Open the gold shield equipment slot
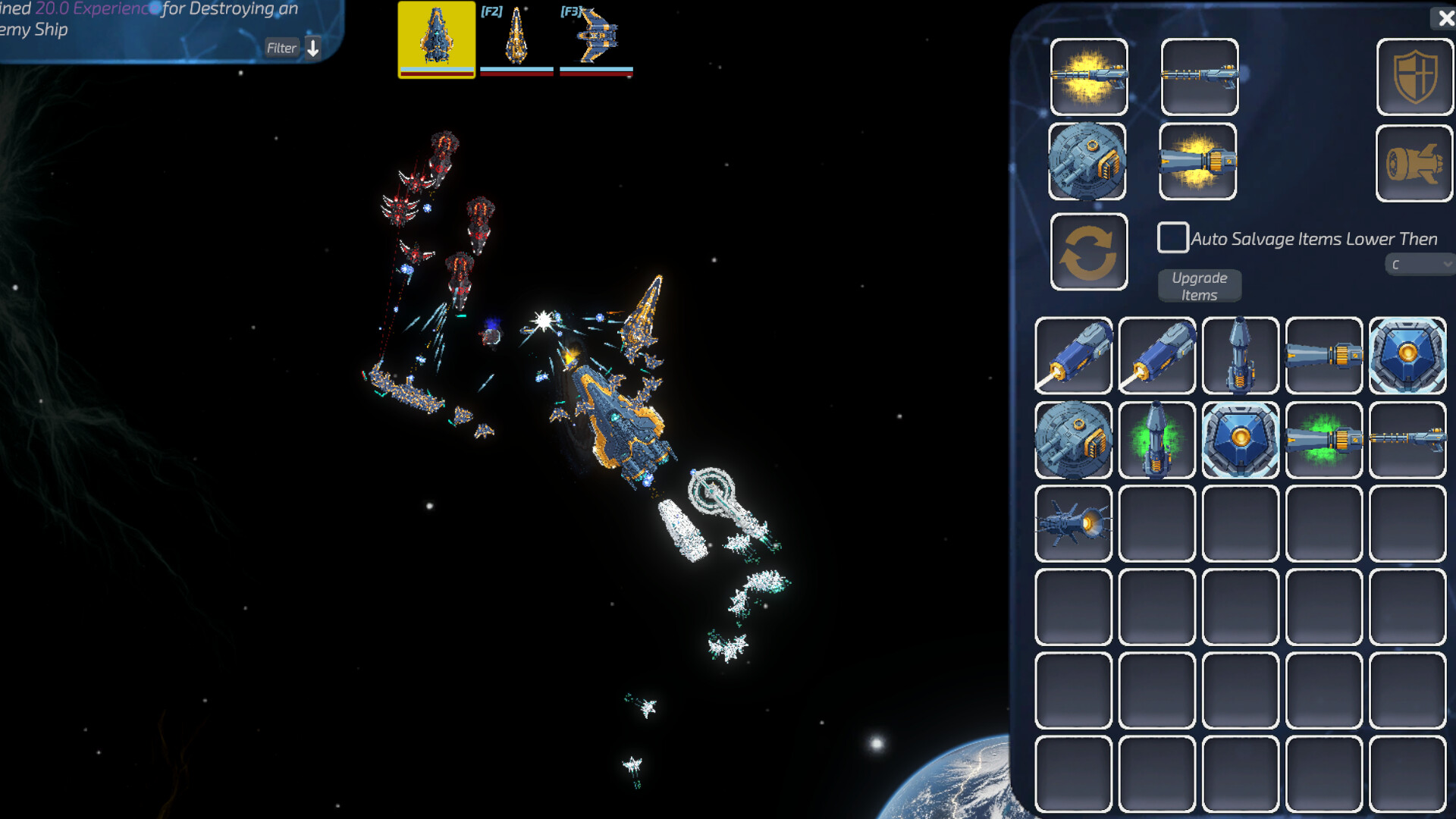 pyautogui.click(x=1414, y=77)
